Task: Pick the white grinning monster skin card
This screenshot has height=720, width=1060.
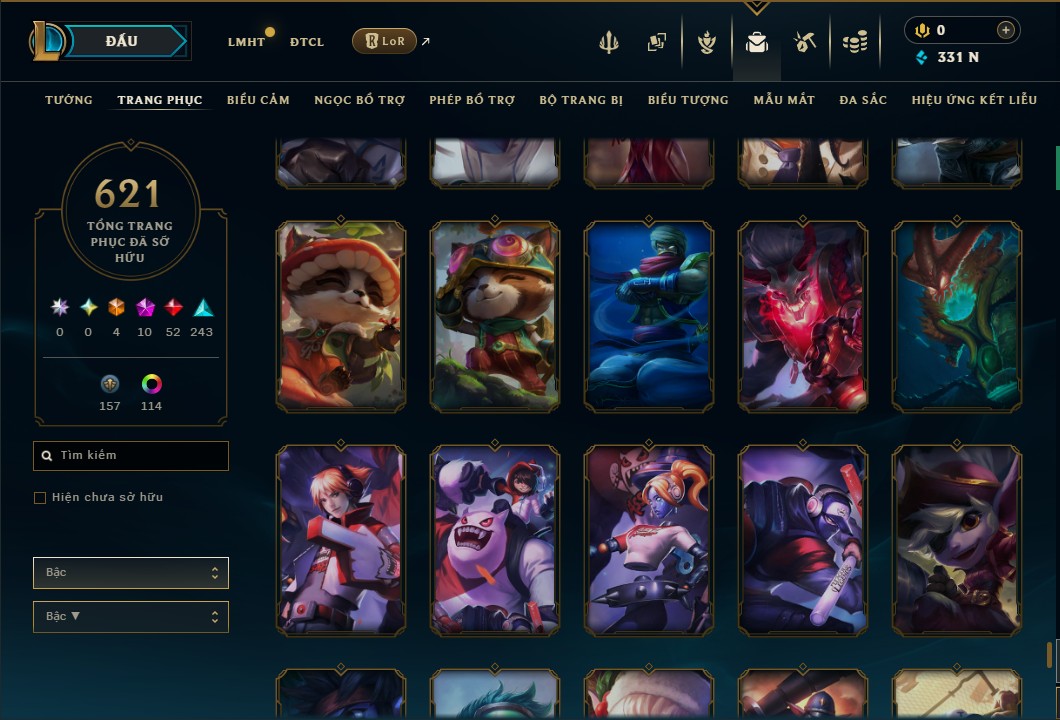Action: click(x=494, y=540)
